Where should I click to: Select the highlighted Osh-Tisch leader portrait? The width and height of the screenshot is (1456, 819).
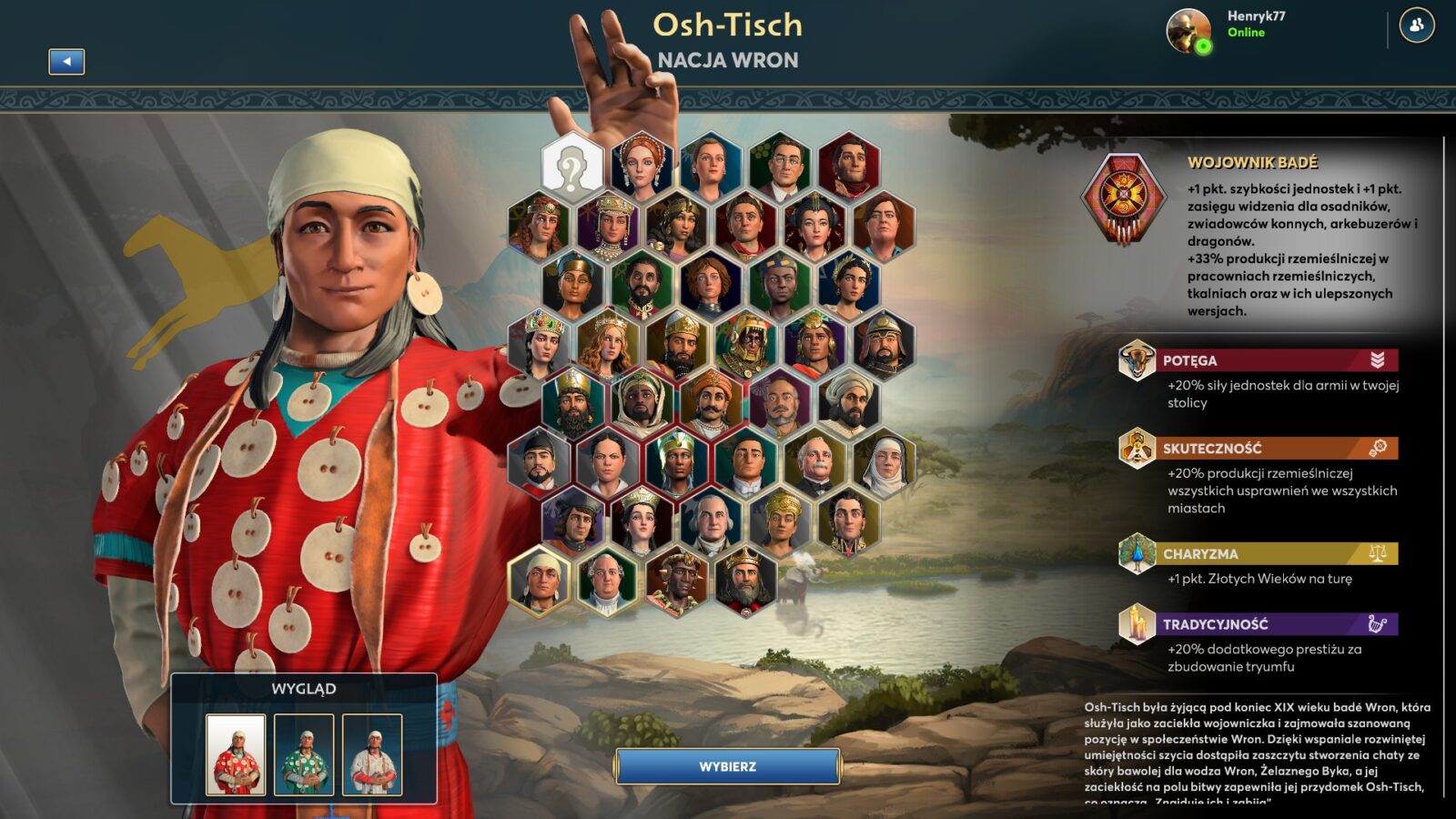coord(539,579)
